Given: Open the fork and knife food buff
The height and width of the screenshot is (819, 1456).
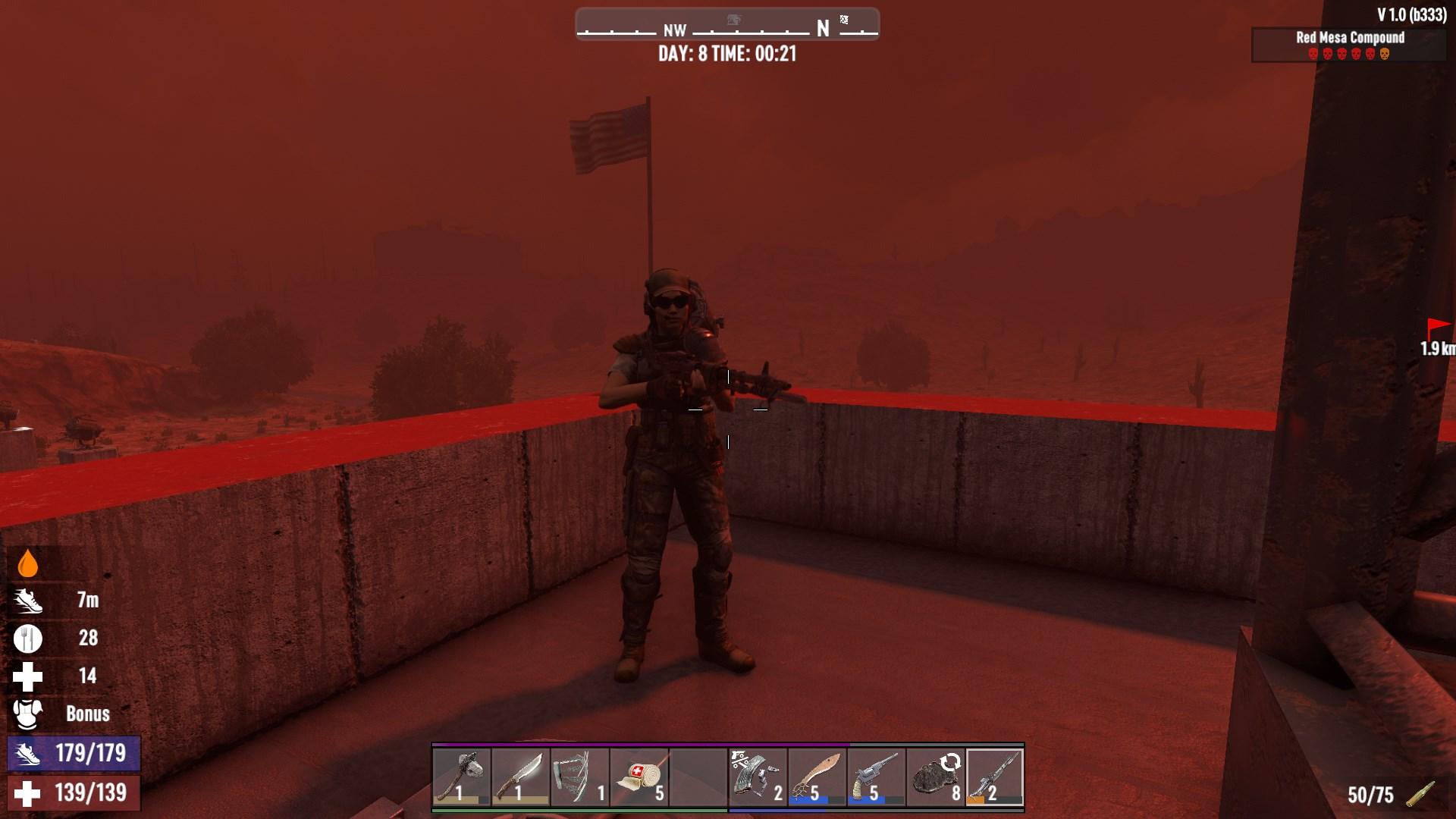Looking at the screenshot, I should tap(28, 639).
